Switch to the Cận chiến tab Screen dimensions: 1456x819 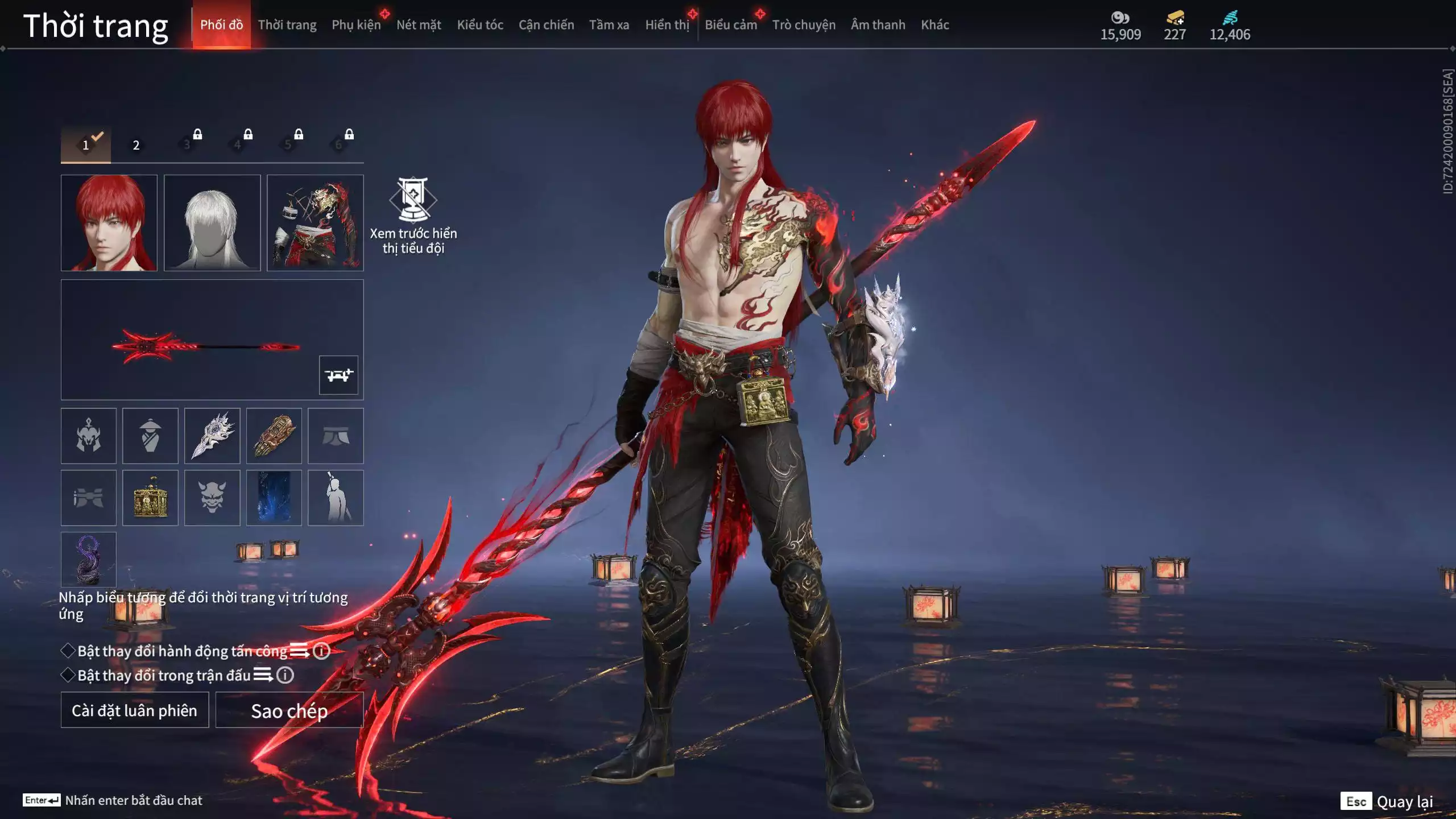click(x=546, y=24)
